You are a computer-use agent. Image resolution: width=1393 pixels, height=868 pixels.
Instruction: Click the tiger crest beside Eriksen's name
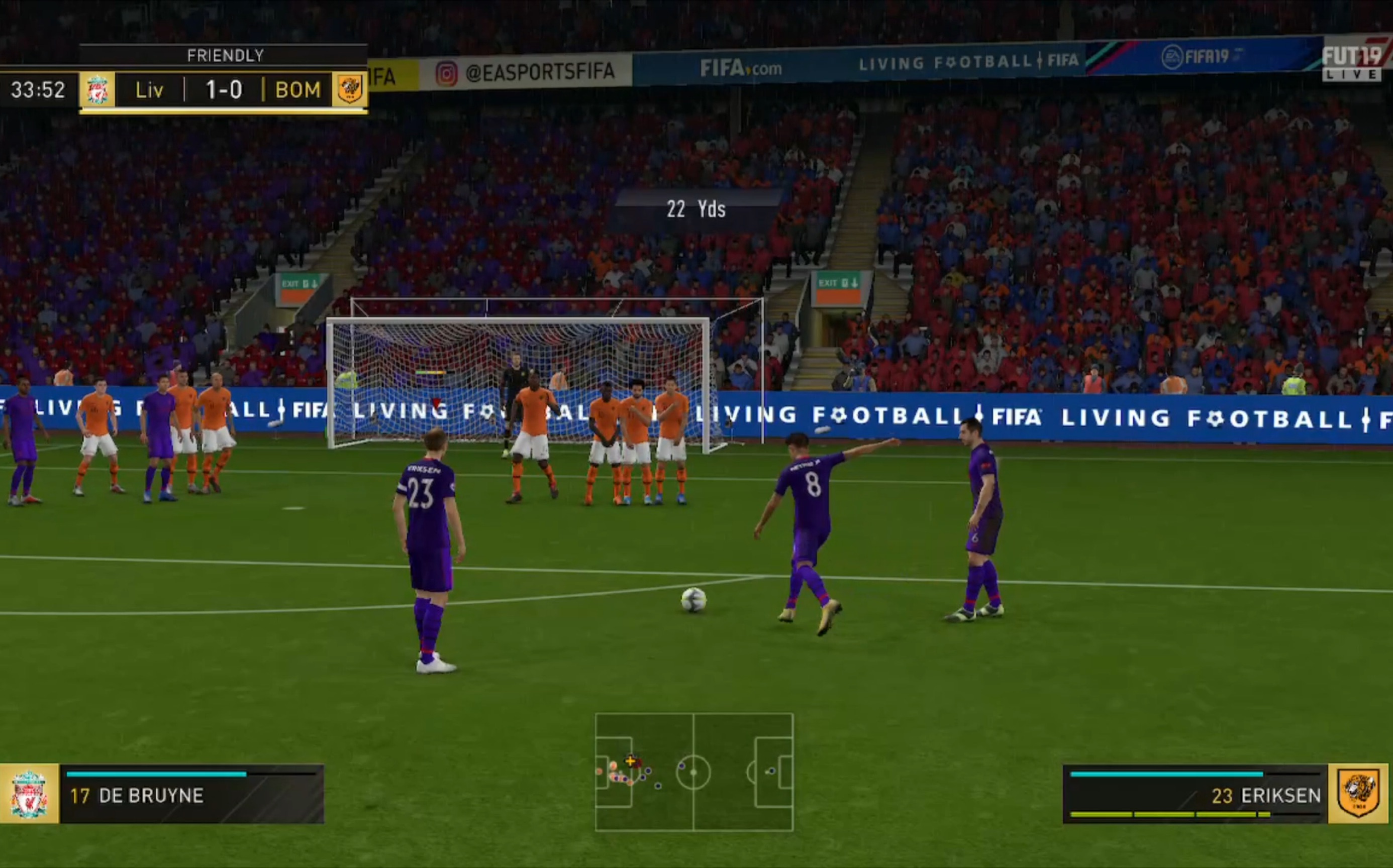click(1358, 794)
